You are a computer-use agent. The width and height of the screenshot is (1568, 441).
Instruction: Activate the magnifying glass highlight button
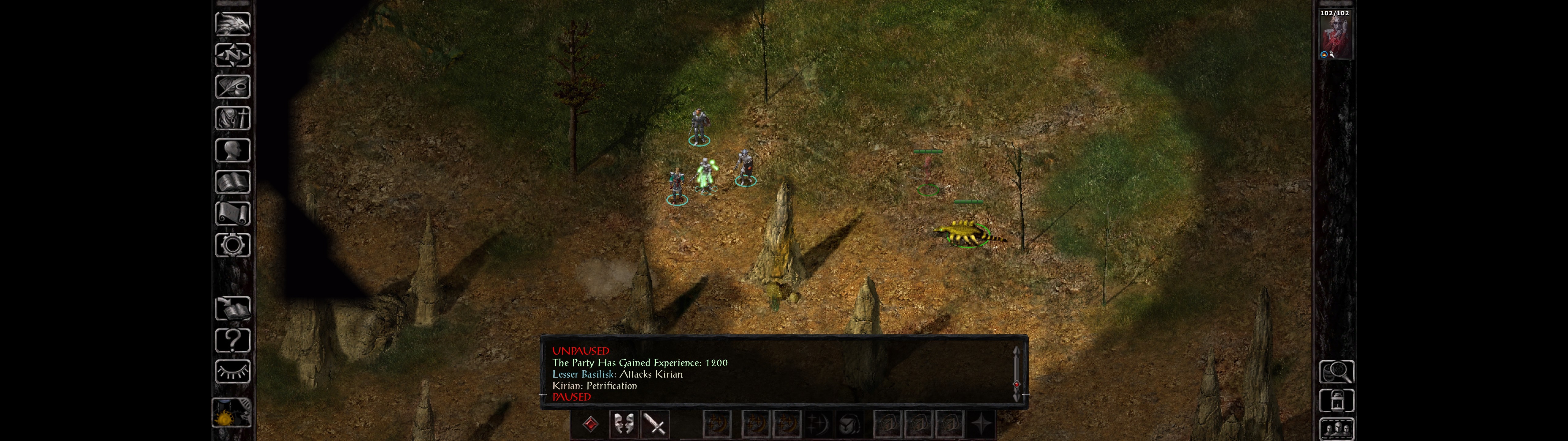point(1336,371)
